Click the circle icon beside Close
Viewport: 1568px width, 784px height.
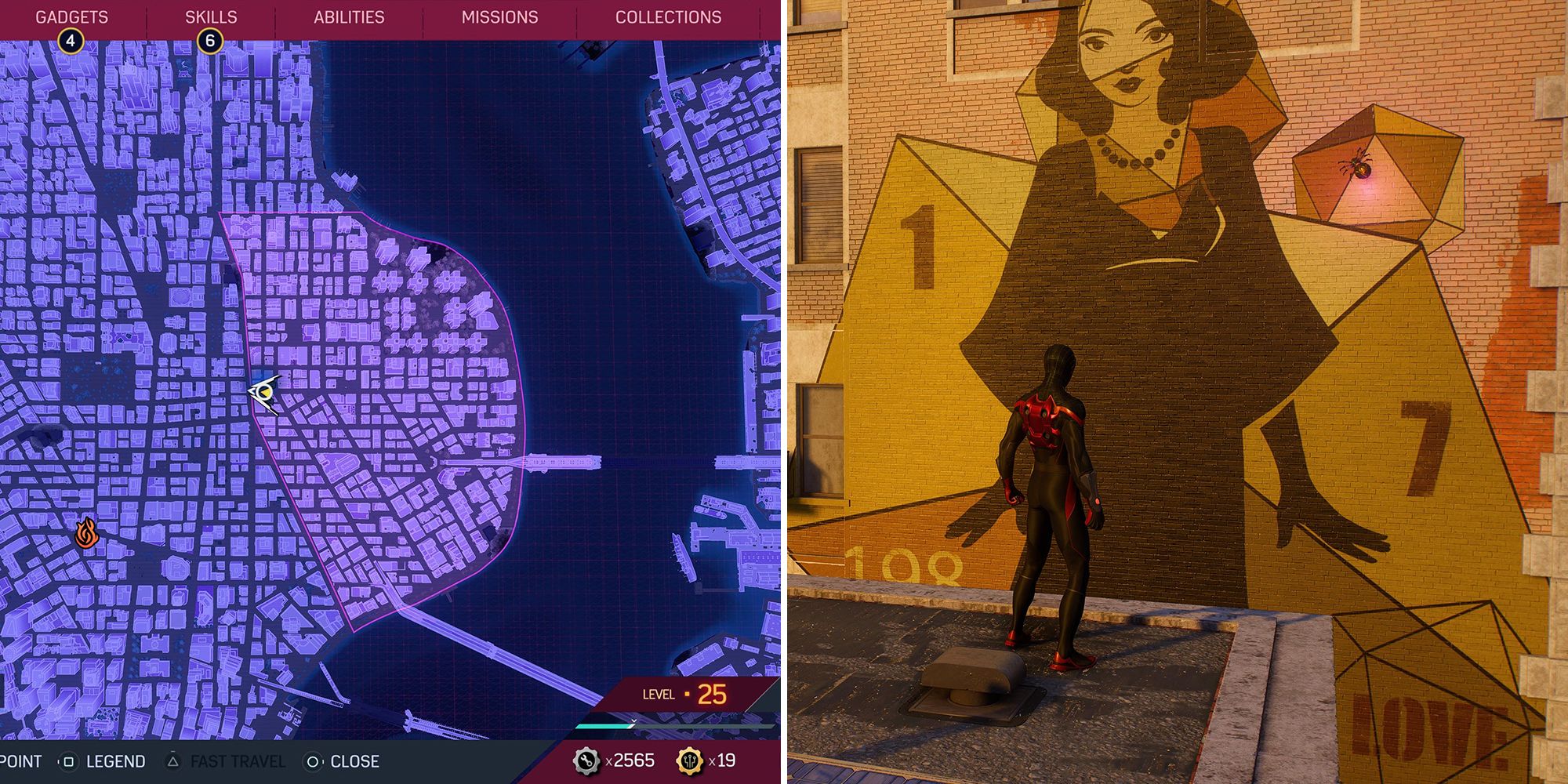(313, 760)
